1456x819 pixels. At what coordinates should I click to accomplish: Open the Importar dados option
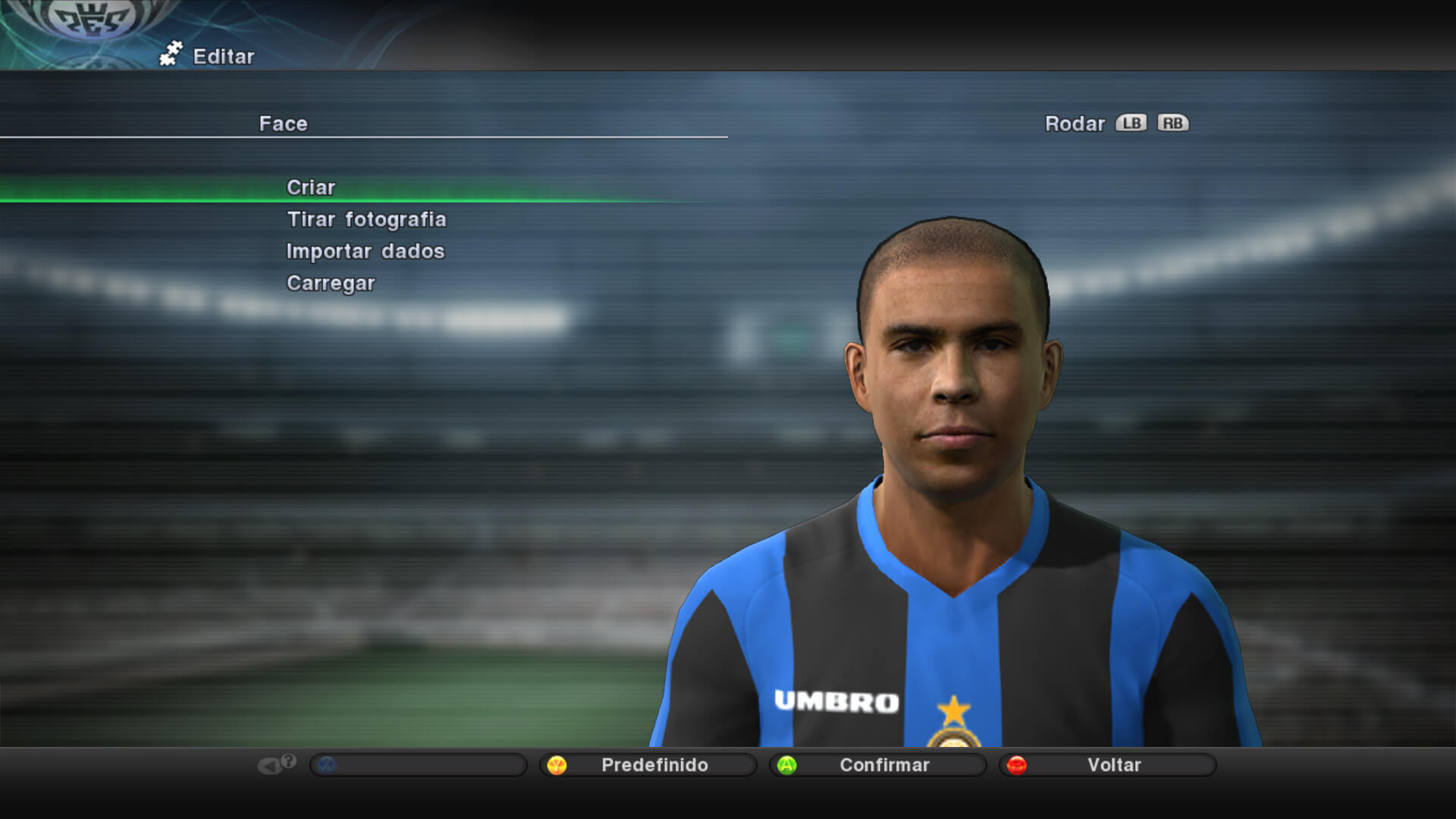(x=366, y=251)
